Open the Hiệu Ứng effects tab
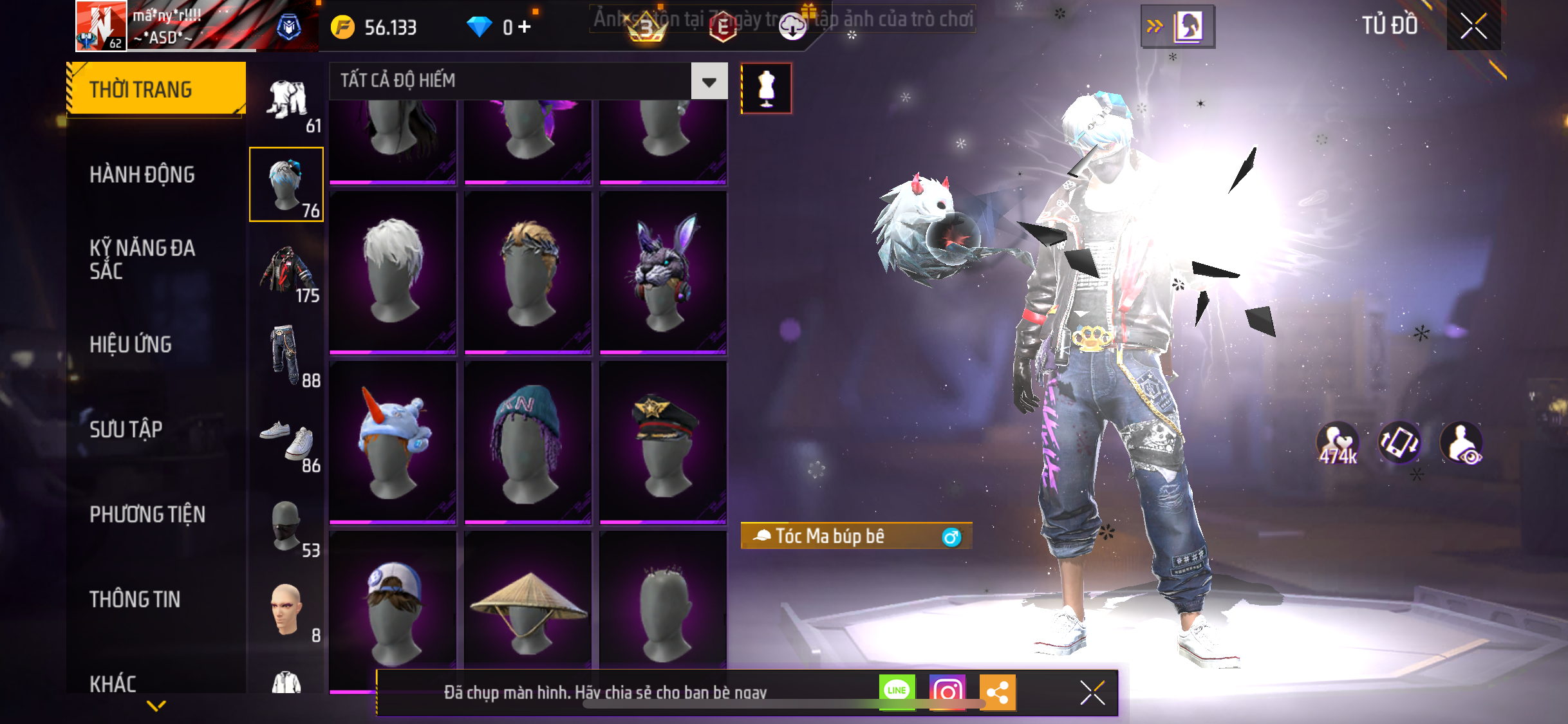Screen dimensions: 1568x724 tap(131, 344)
